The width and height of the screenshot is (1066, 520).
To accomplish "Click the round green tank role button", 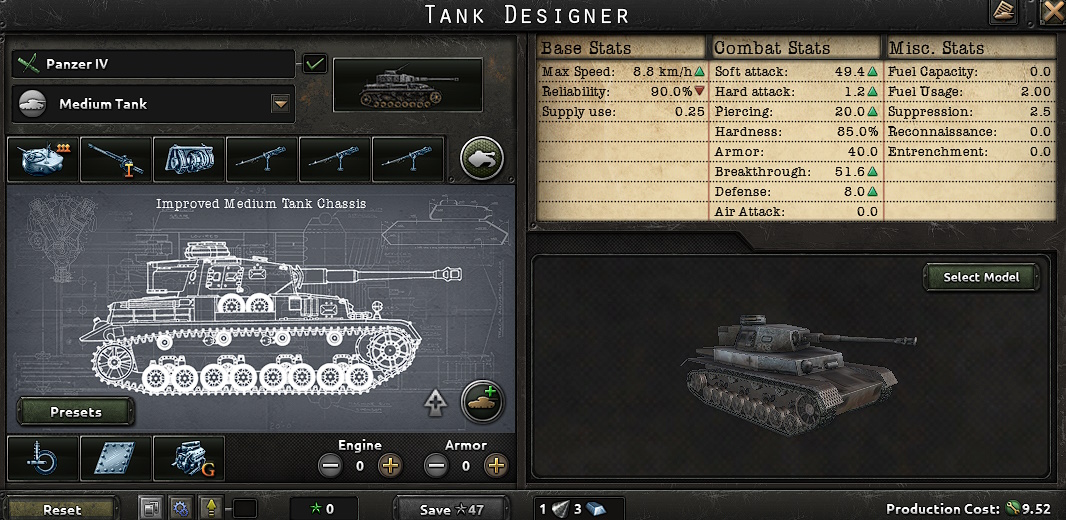I will pos(482,158).
